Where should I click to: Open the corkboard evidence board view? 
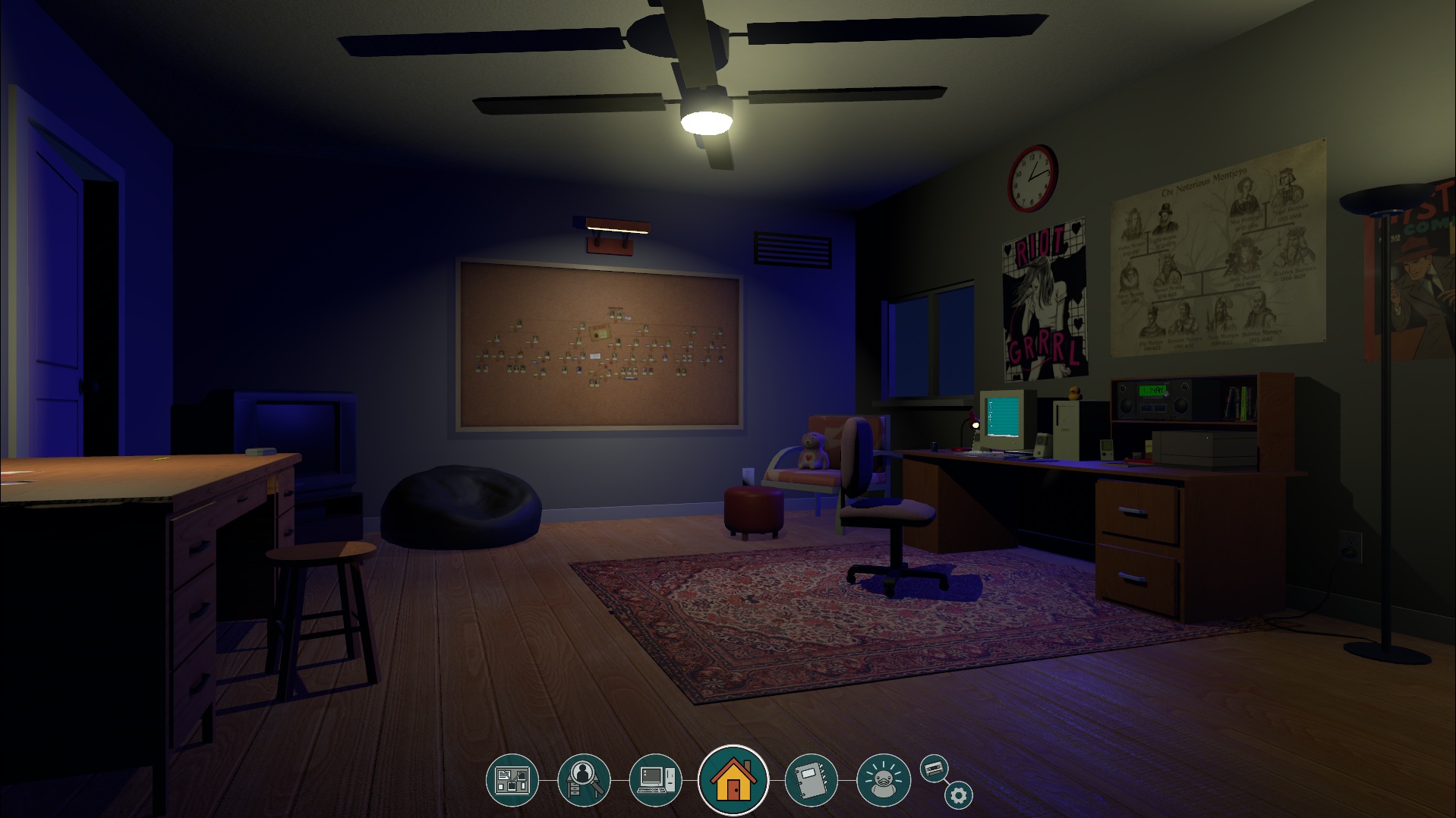(x=512, y=779)
